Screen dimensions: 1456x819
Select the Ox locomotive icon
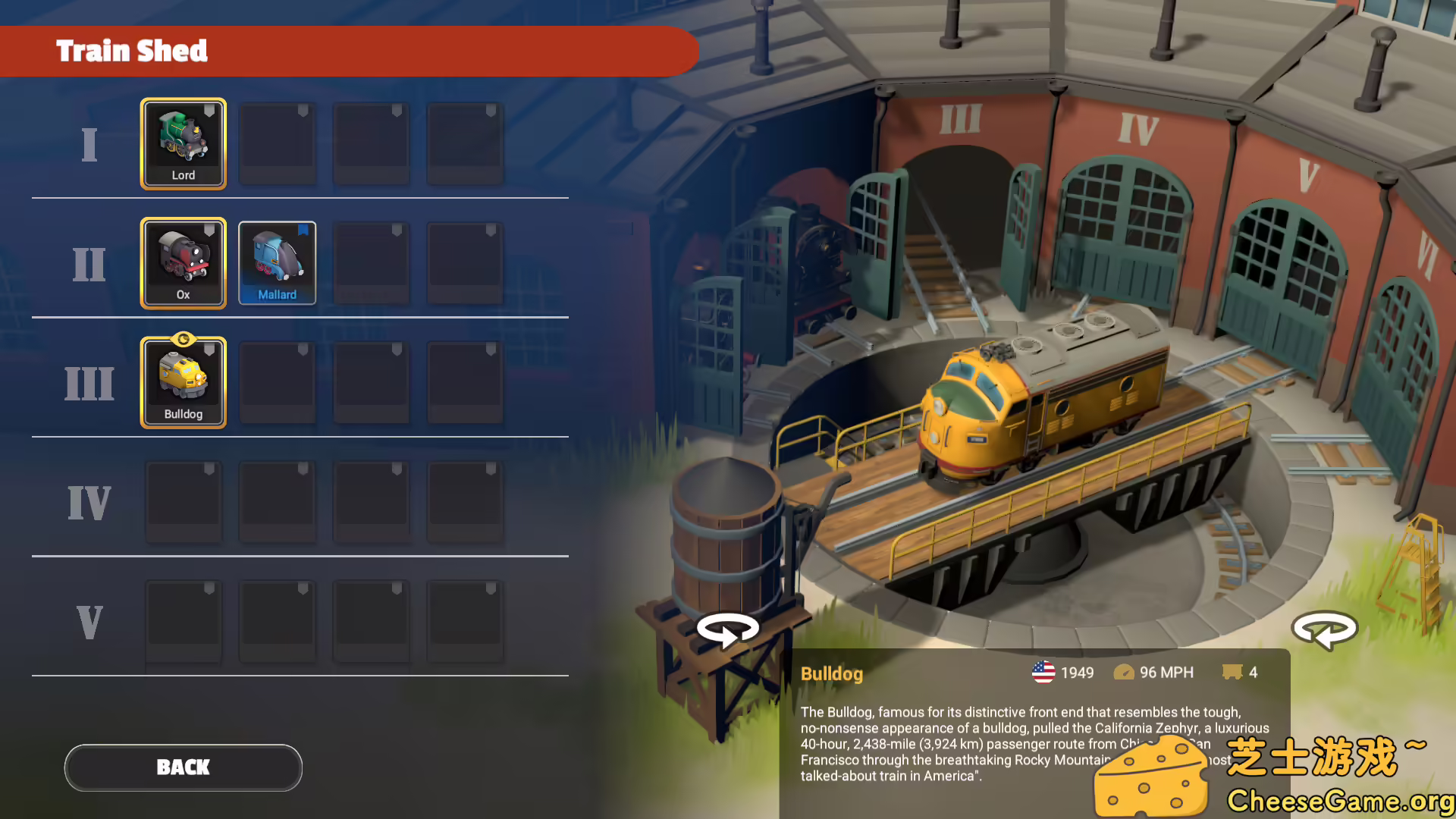[184, 262]
